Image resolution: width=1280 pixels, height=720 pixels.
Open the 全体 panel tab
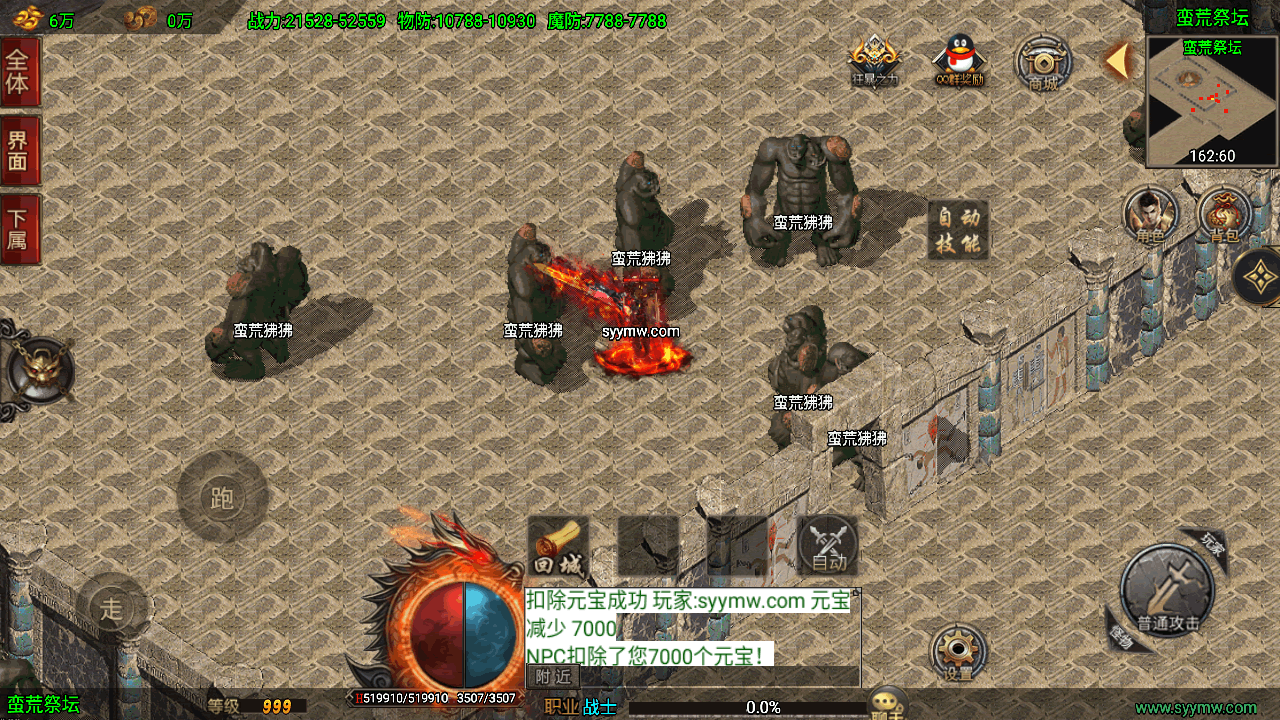pyautogui.click(x=19, y=72)
